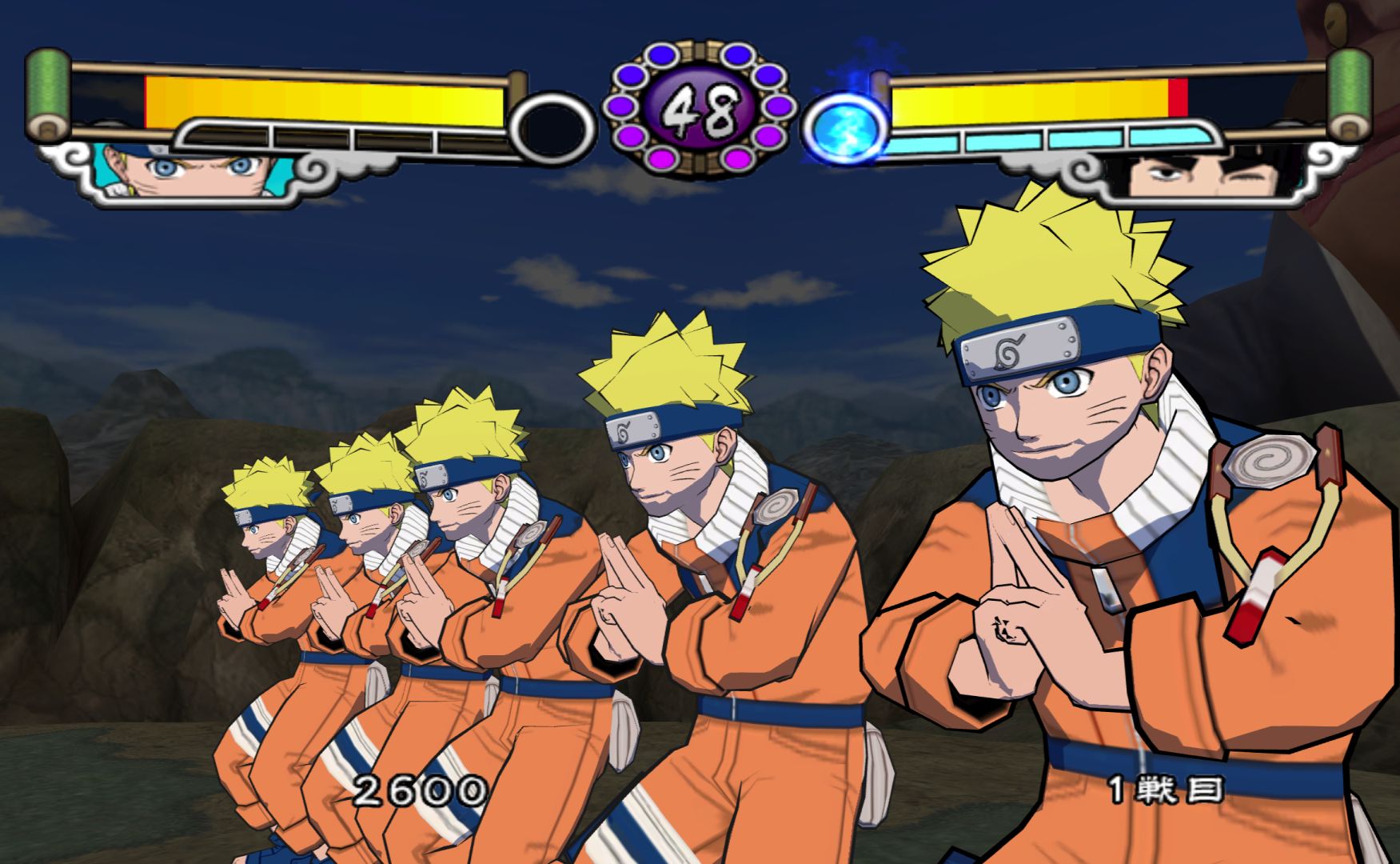Click the empty black orb icon
1400x864 pixels.
tap(553, 130)
